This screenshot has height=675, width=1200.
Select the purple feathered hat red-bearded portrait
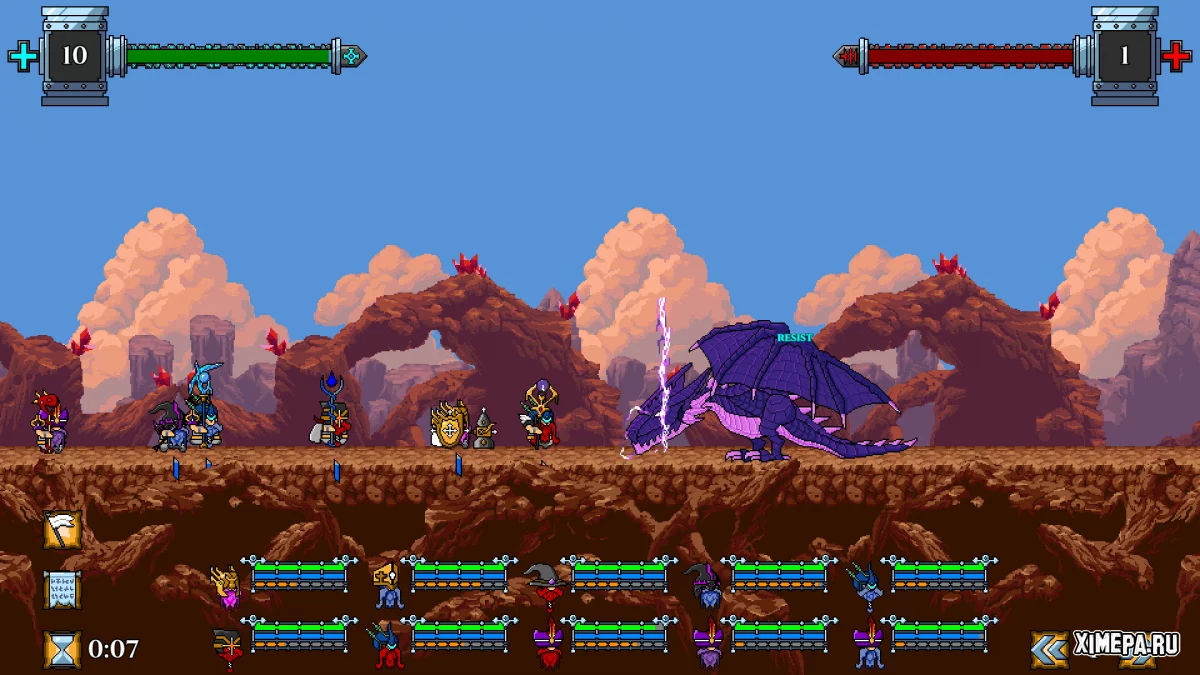point(547,645)
